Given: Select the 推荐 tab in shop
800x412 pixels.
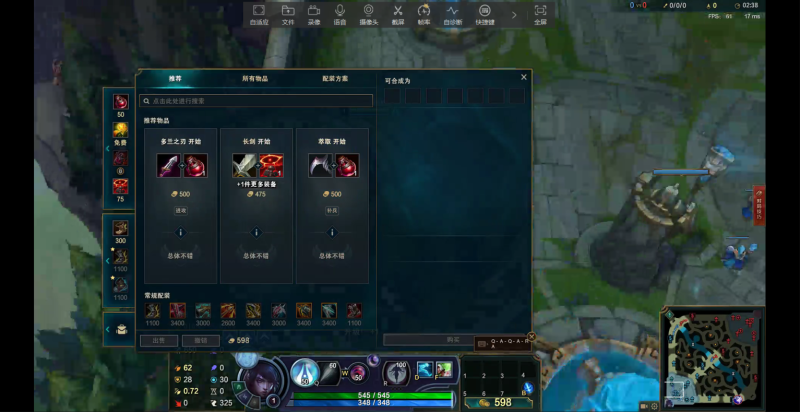Looking at the screenshot, I should (x=175, y=78).
